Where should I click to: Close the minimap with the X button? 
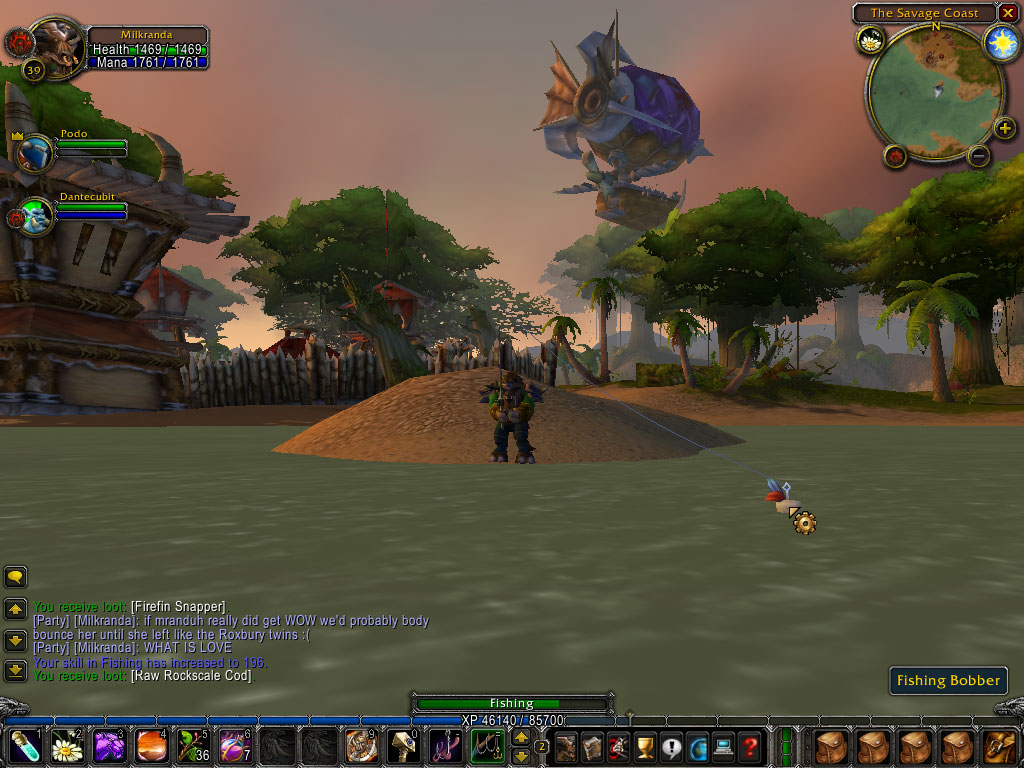tap(1007, 13)
